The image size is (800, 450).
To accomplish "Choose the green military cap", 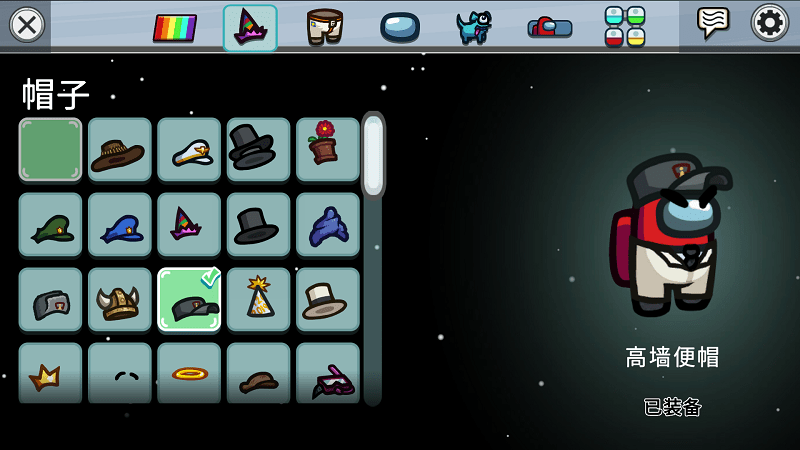I will (x=50, y=225).
